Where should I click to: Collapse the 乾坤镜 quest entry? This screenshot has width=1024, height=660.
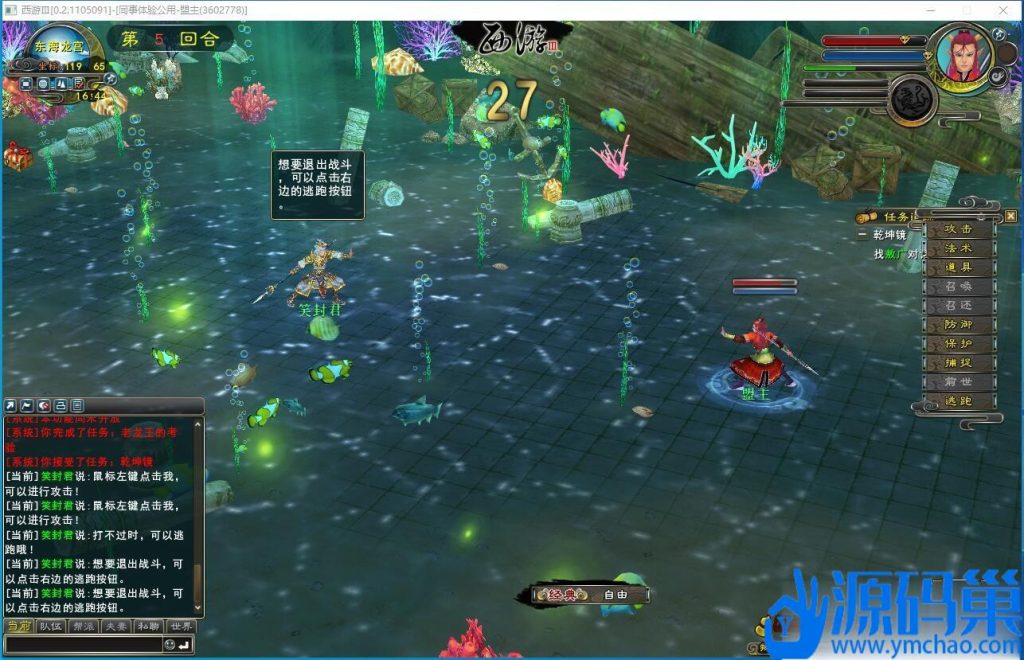click(x=862, y=235)
